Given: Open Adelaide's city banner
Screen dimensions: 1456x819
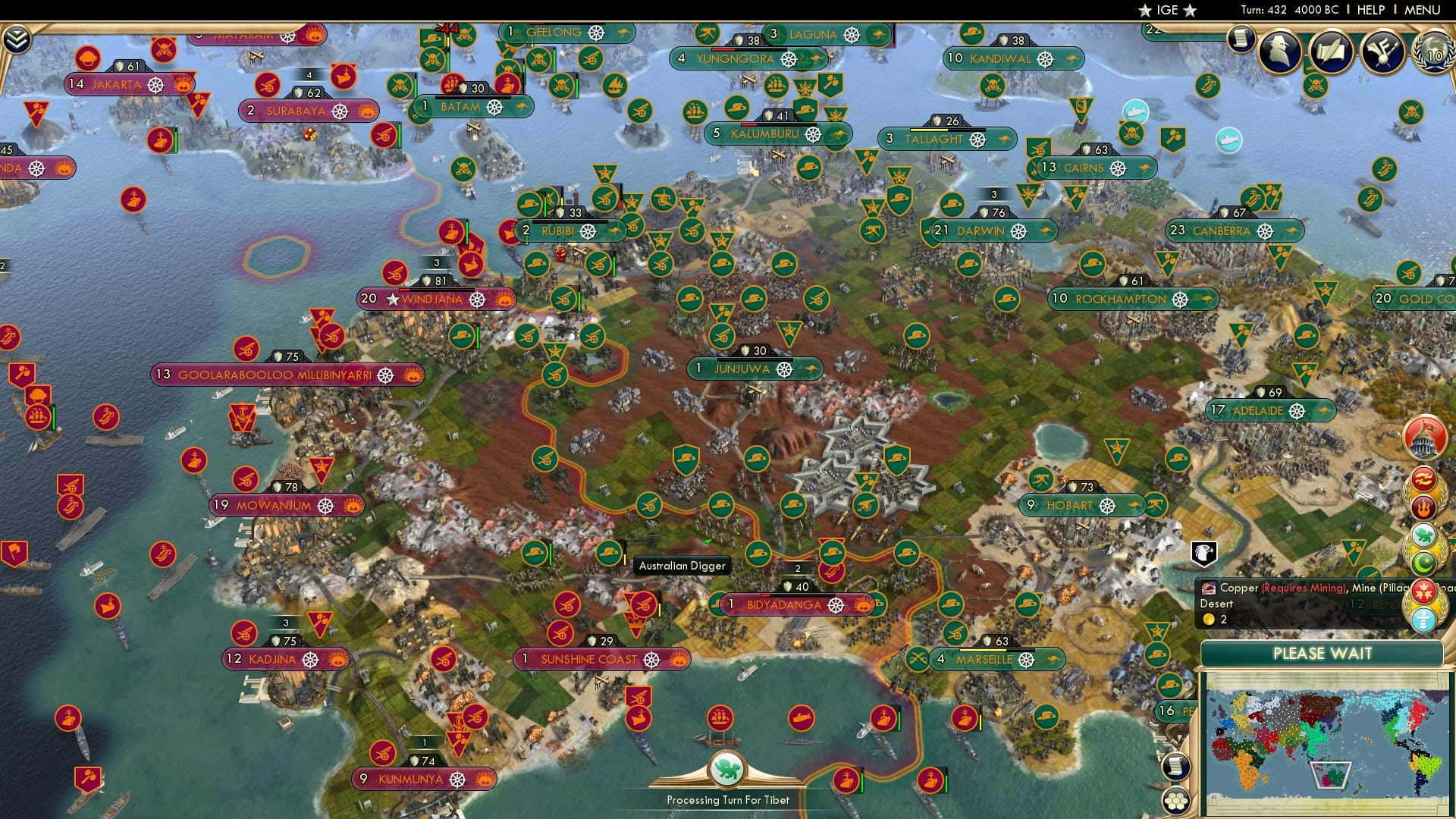Looking at the screenshot, I should tap(1274, 410).
